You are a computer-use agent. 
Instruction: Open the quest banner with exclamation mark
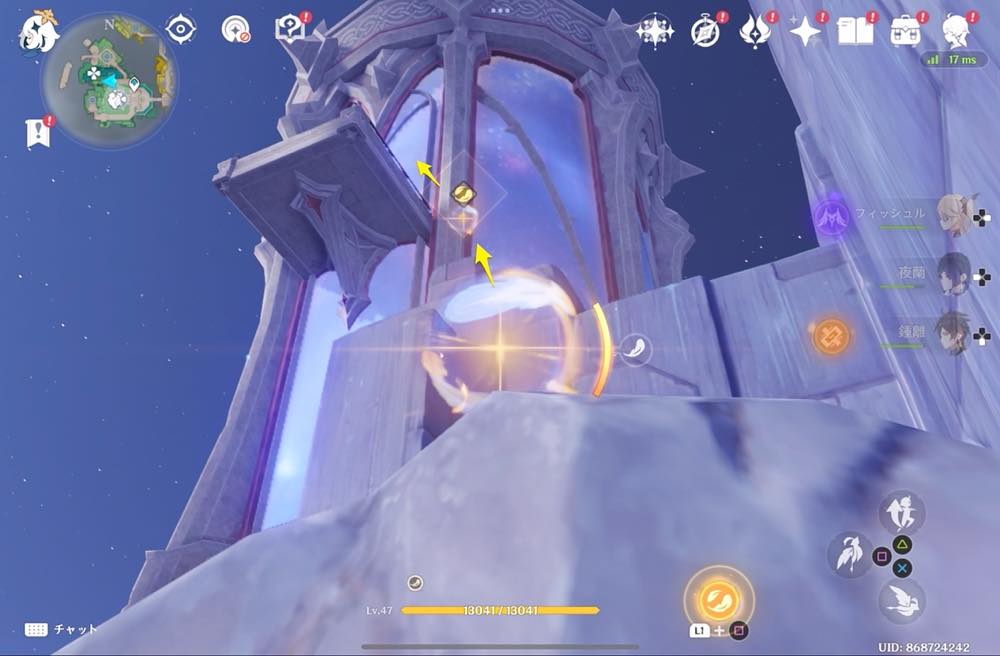tap(37, 134)
